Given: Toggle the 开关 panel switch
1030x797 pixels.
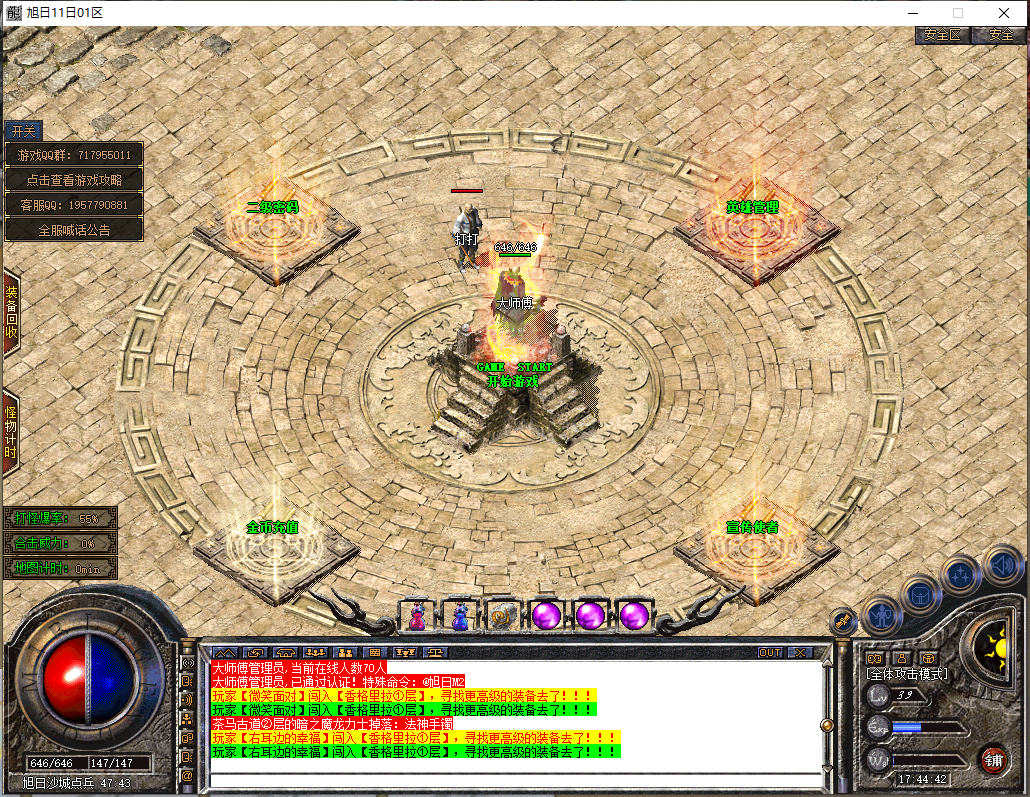Looking at the screenshot, I should click(x=22, y=131).
